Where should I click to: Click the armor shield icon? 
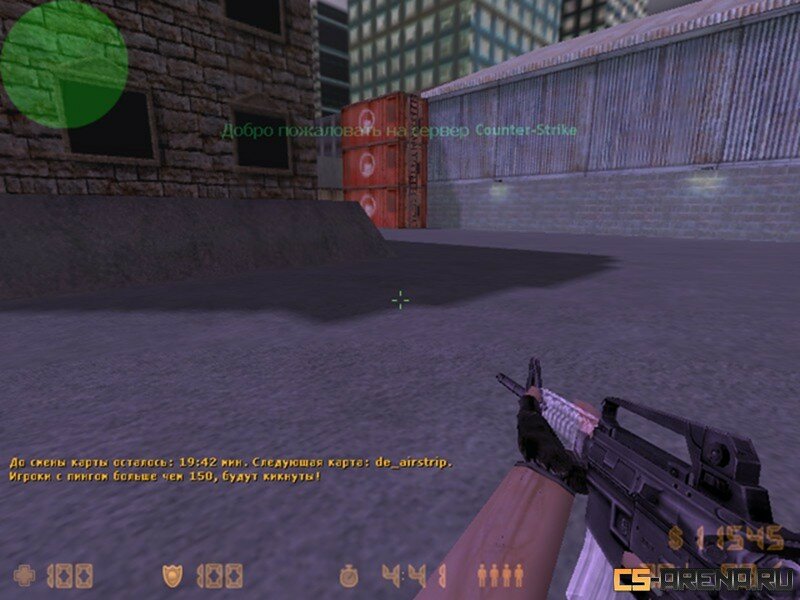click(173, 575)
